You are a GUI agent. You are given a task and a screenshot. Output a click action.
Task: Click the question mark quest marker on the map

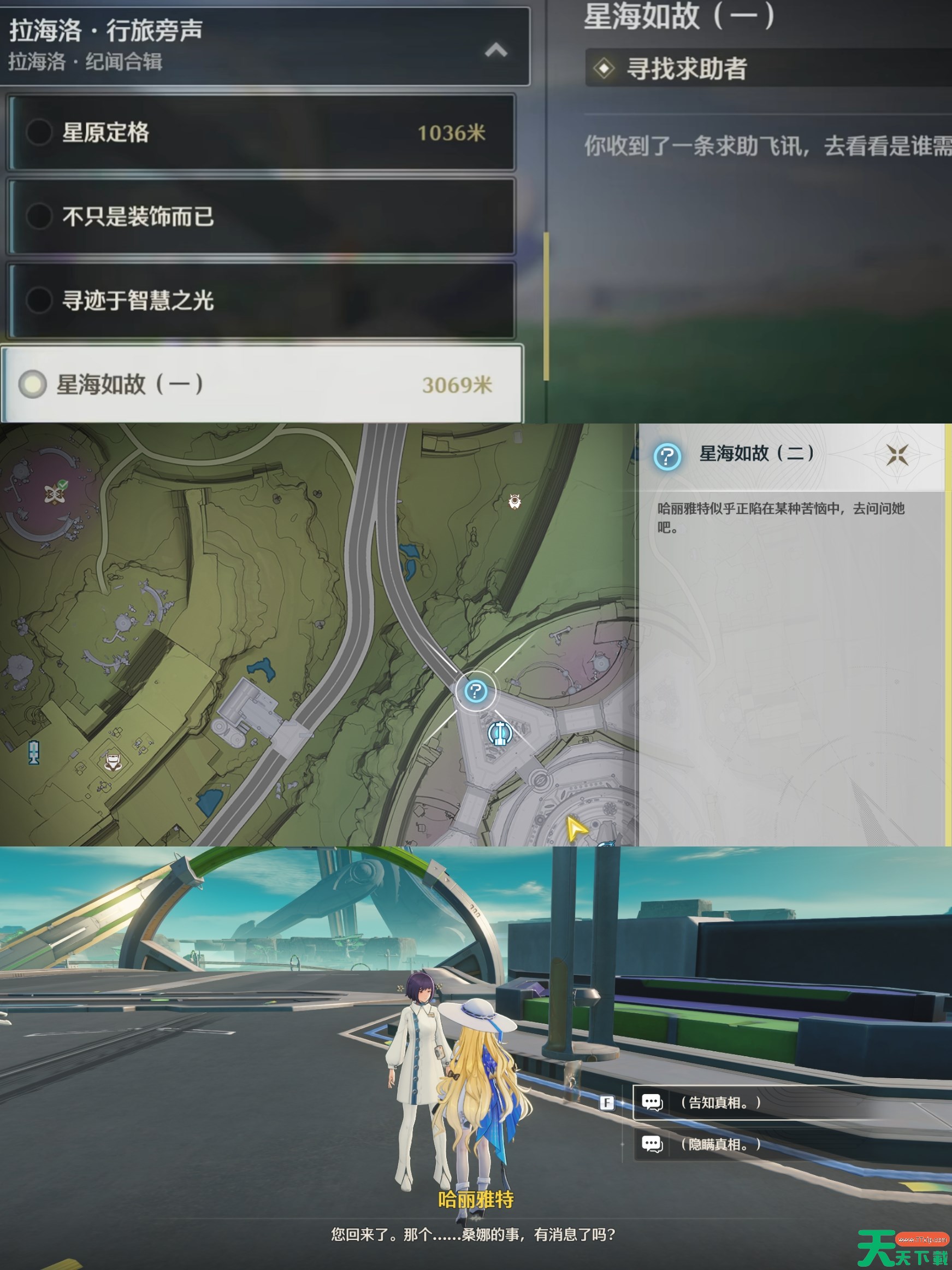pyautogui.click(x=476, y=692)
